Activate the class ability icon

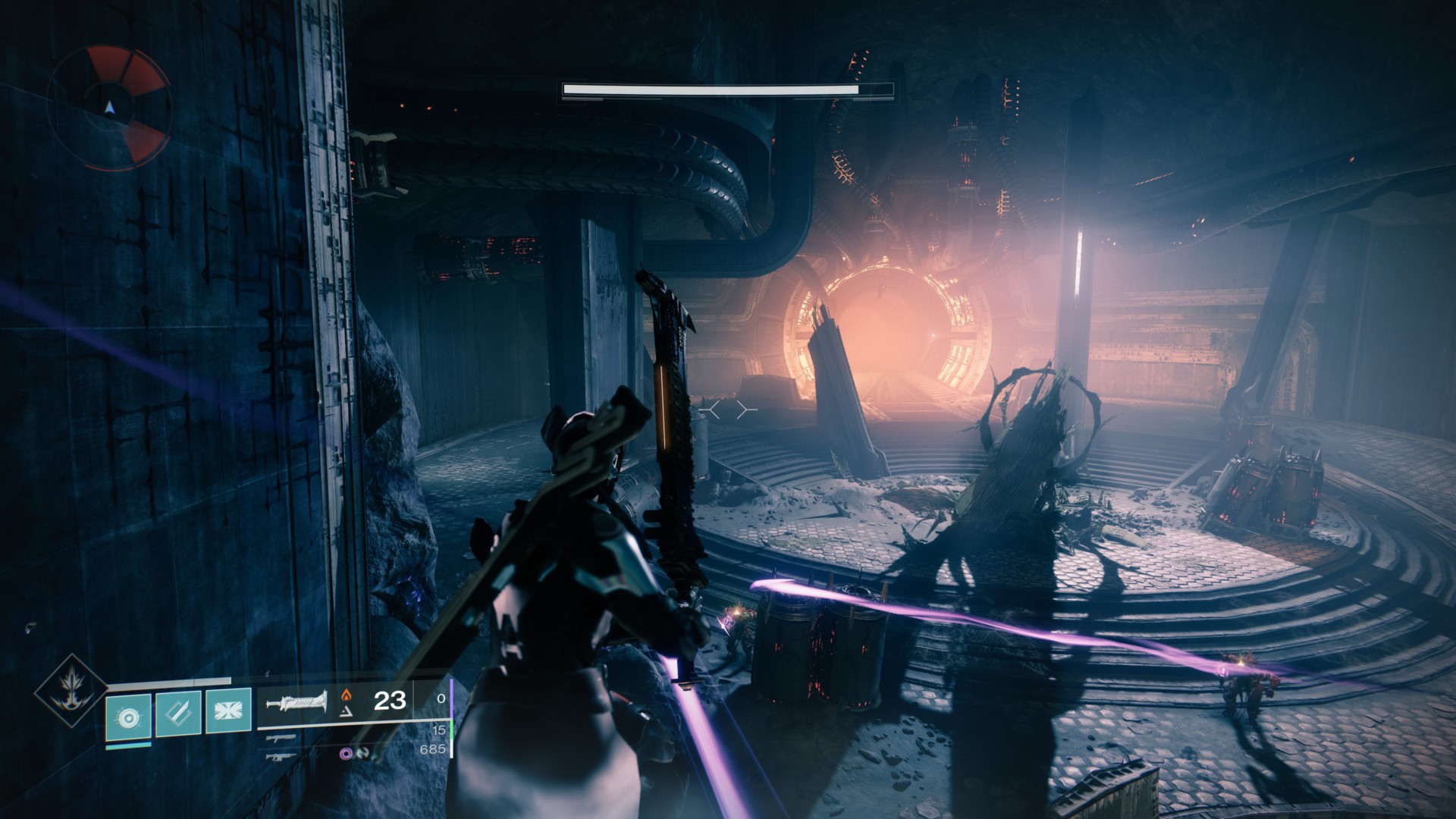pyautogui.click(x=227, y=714)
